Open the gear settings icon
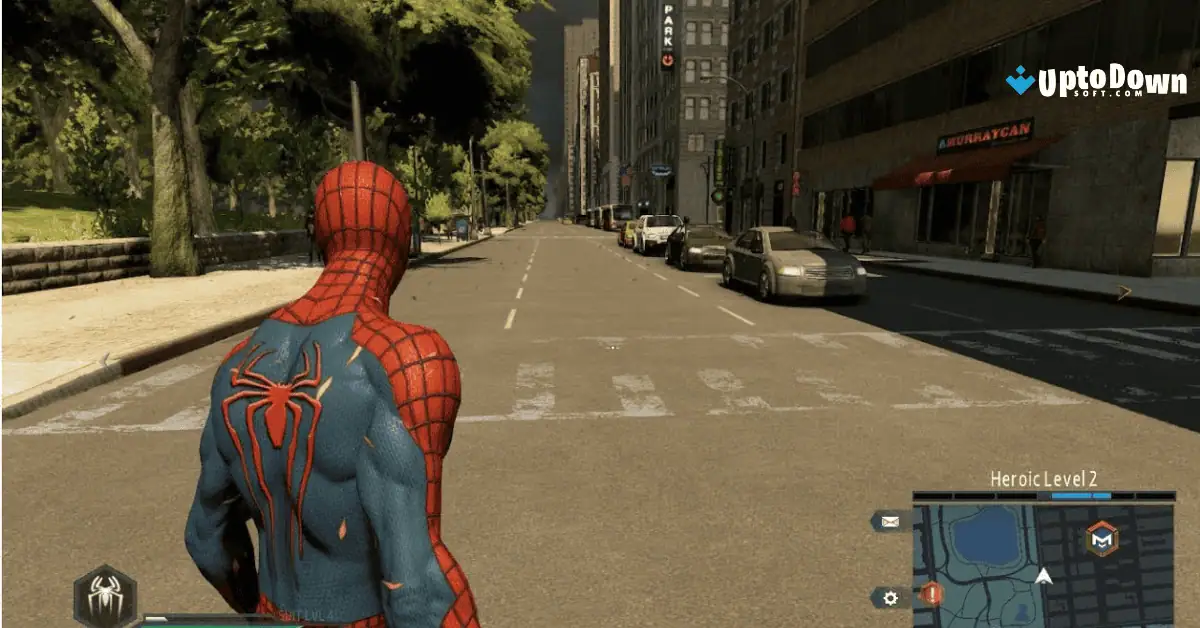Image resolution: width=1200 pixels, height=628 pixels. pyautogui.click(x=889, y=598)
